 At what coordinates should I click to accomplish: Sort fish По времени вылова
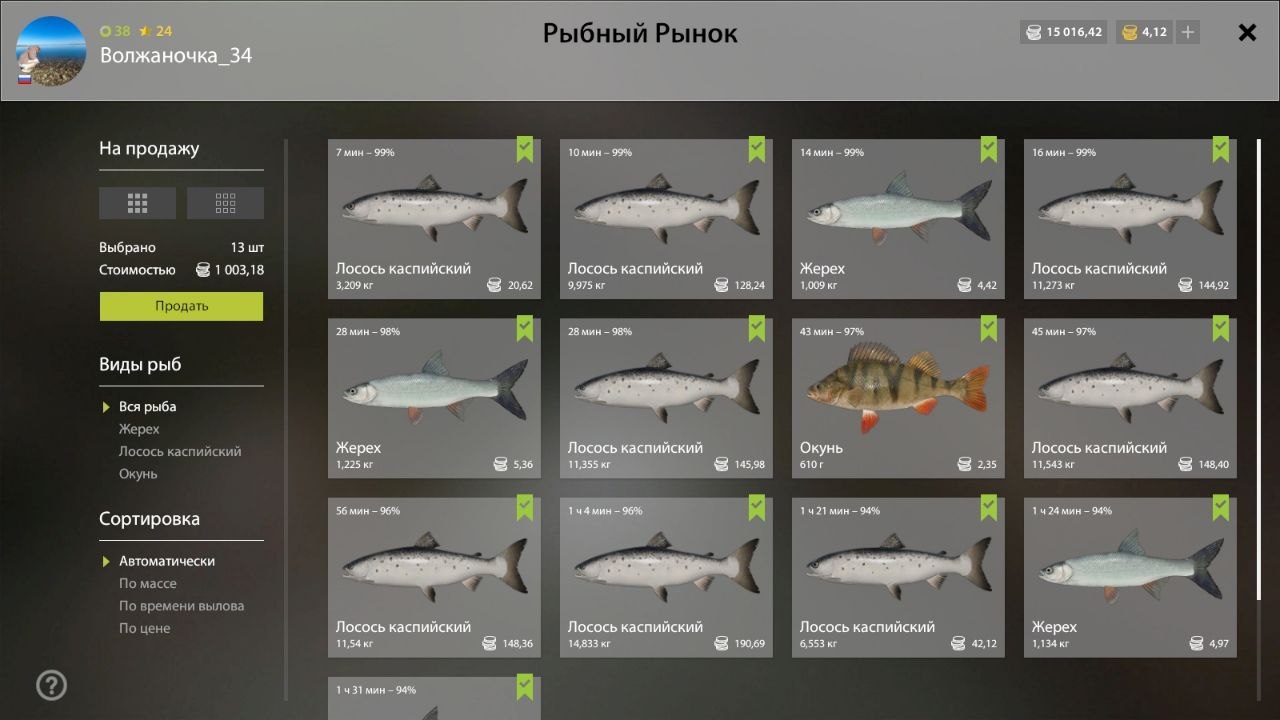tap(181, 606)
